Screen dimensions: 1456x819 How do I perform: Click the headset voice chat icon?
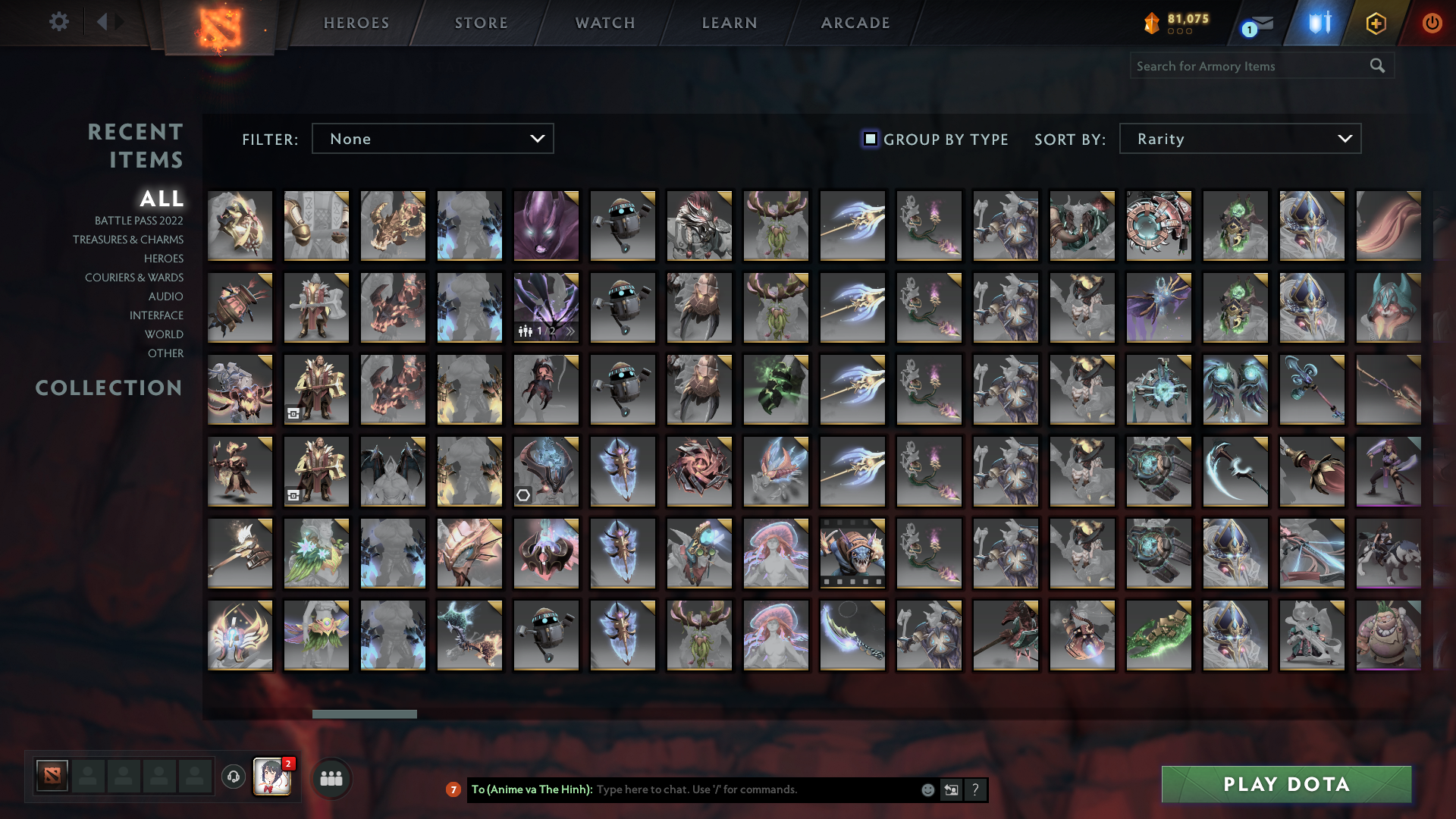click(x=233, y=777)
